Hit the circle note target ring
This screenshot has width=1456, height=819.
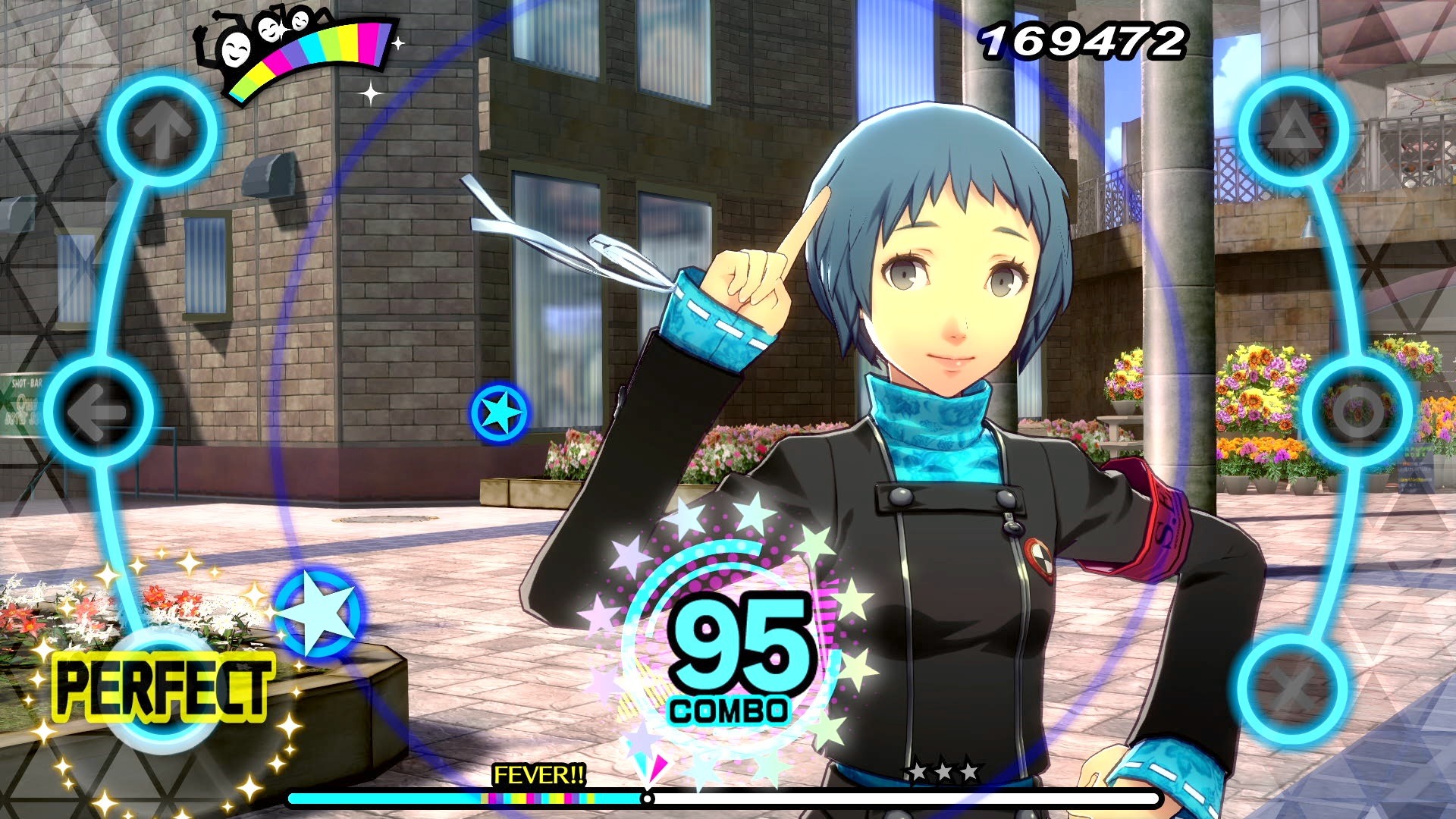tap(1357, 411)
